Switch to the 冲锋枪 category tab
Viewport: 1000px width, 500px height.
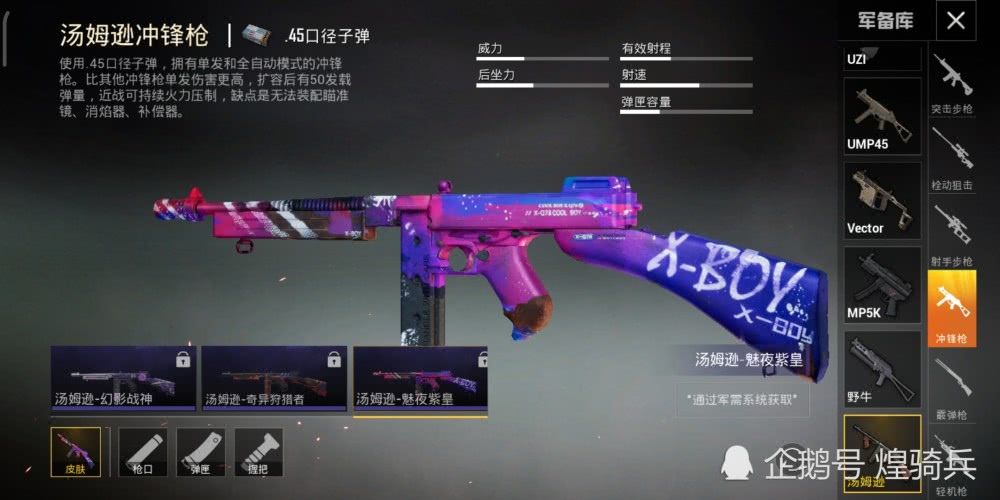pyautogui.click(x=952, y=311)
